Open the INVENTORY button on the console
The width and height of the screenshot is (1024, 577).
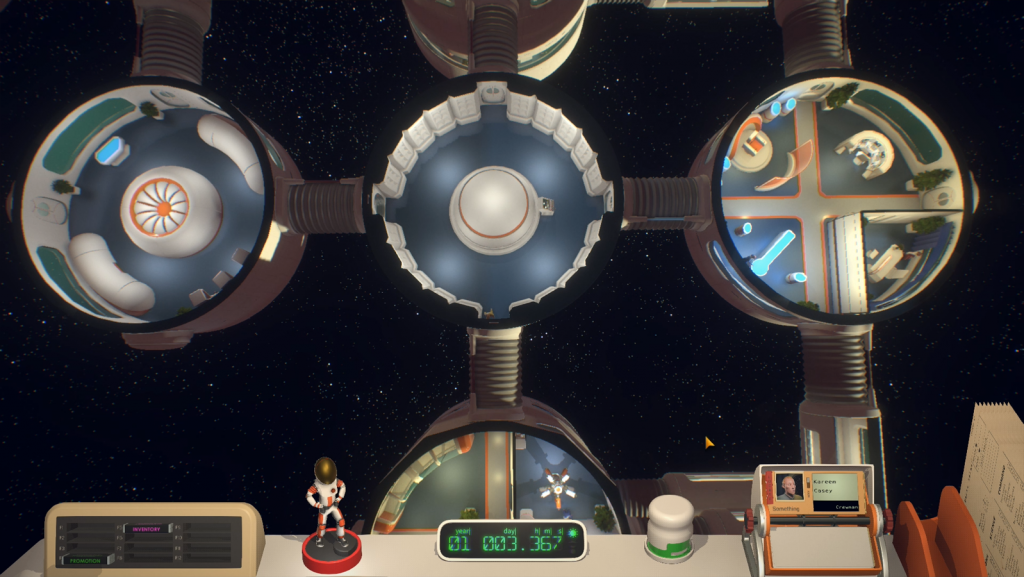click(x=146, y=528)
